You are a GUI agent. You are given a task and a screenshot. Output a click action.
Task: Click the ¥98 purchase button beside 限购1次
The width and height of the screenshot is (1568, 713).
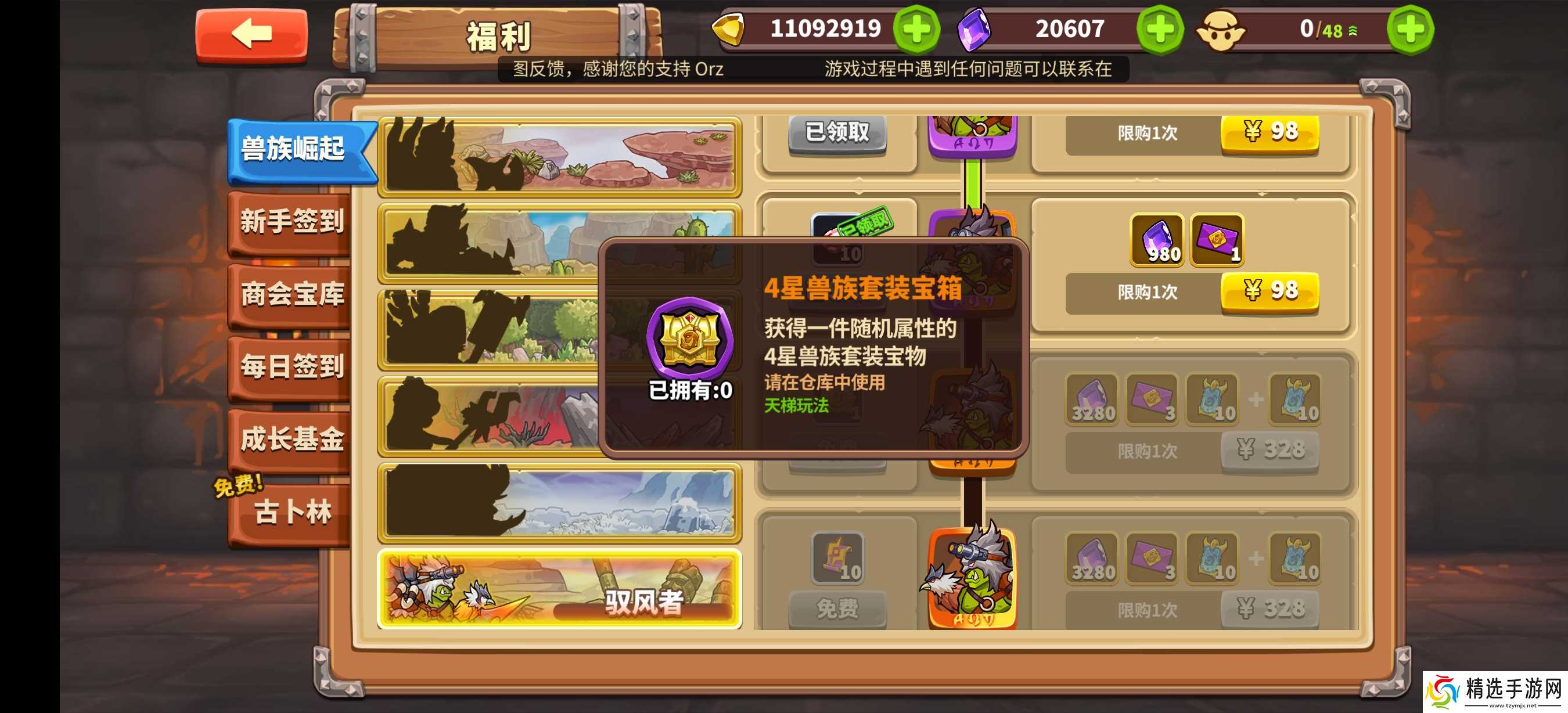coord(1269,291)
